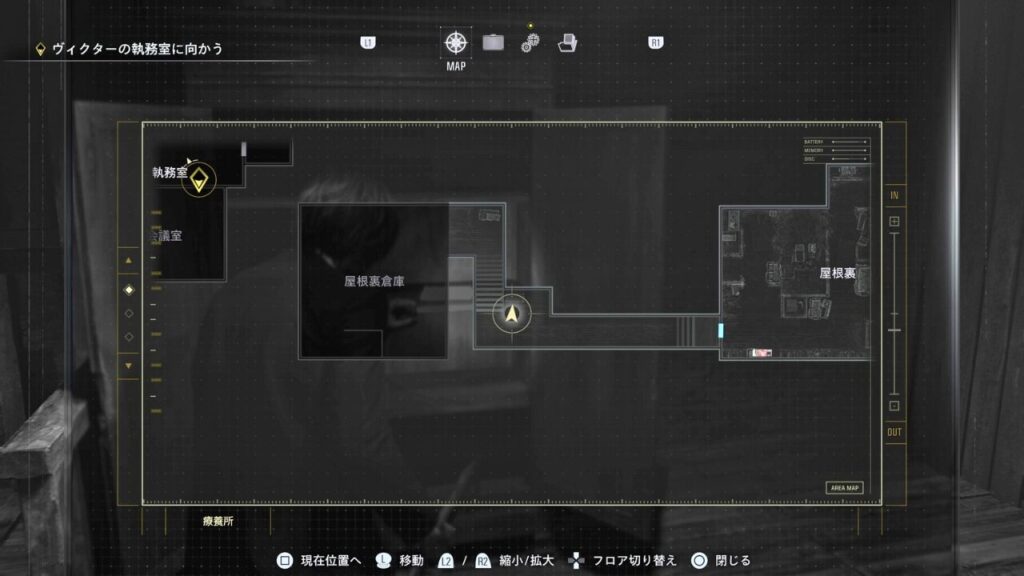
Task: Click the ヴィクターの執務室に向かう objective tracker
Action: coord(130,48)
